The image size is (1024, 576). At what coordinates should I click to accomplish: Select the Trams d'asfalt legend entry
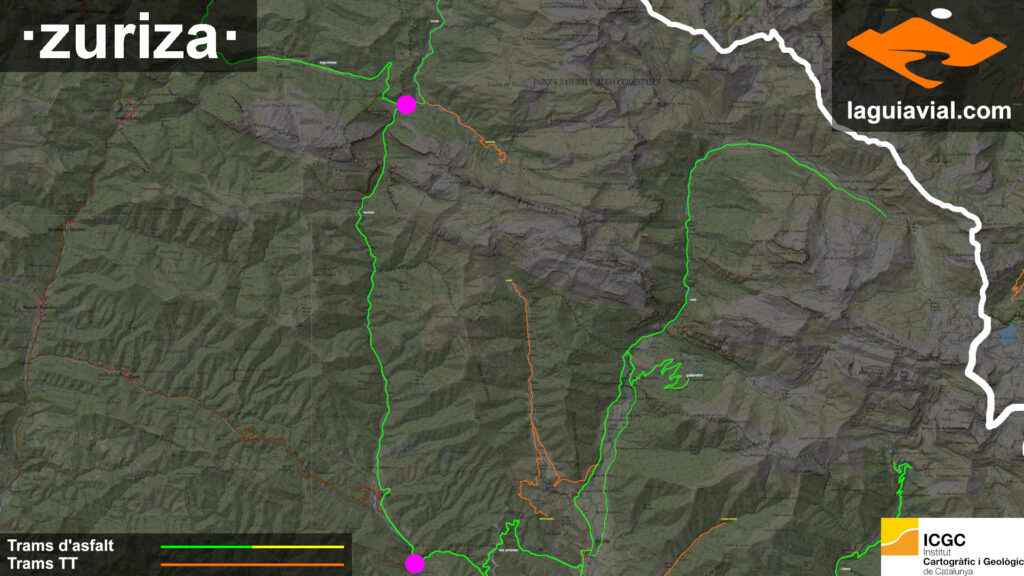[62, 546]
